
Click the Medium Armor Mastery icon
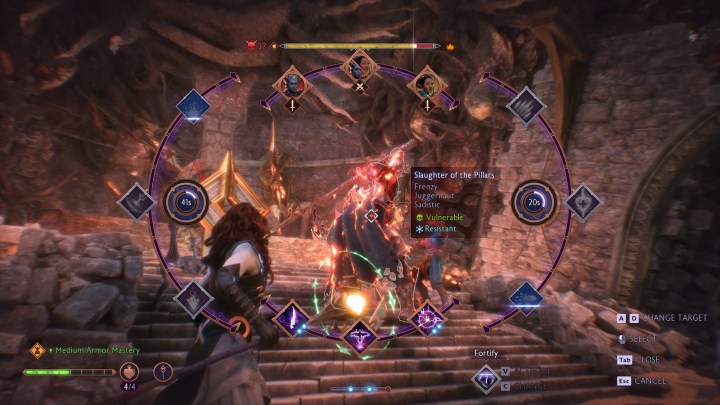[38, 350]
